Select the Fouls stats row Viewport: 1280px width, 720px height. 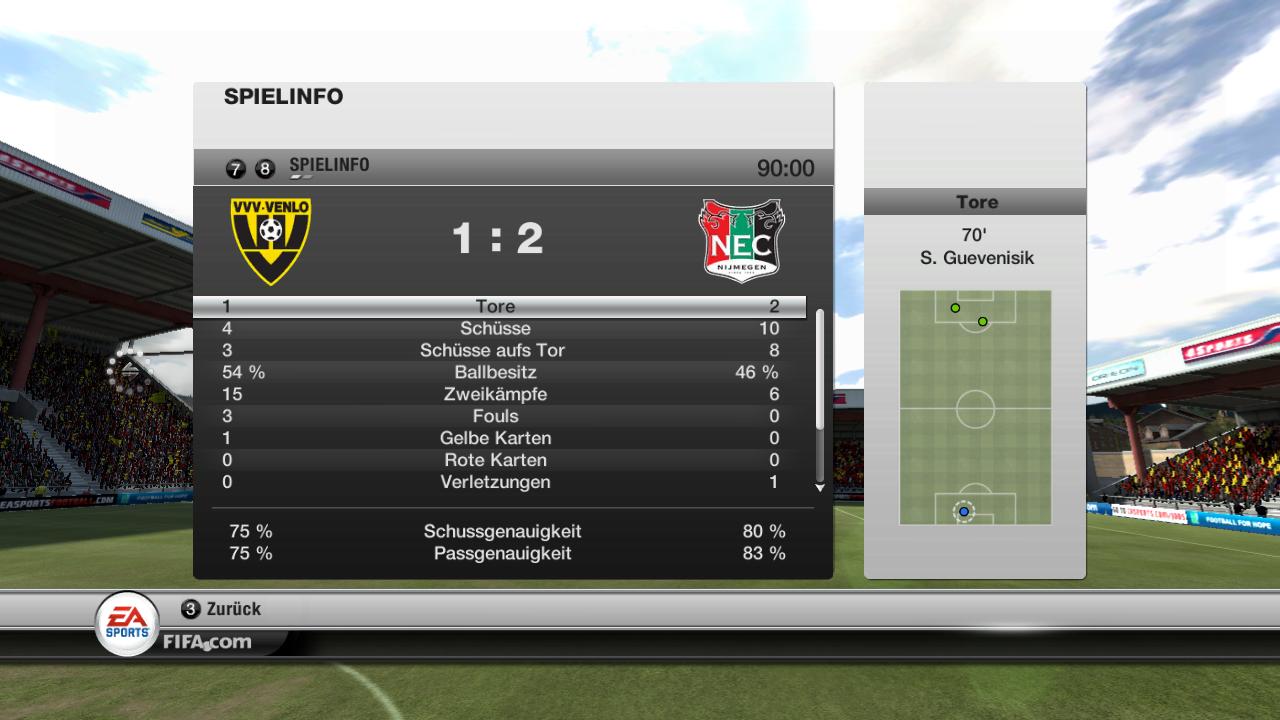[497, 417]
